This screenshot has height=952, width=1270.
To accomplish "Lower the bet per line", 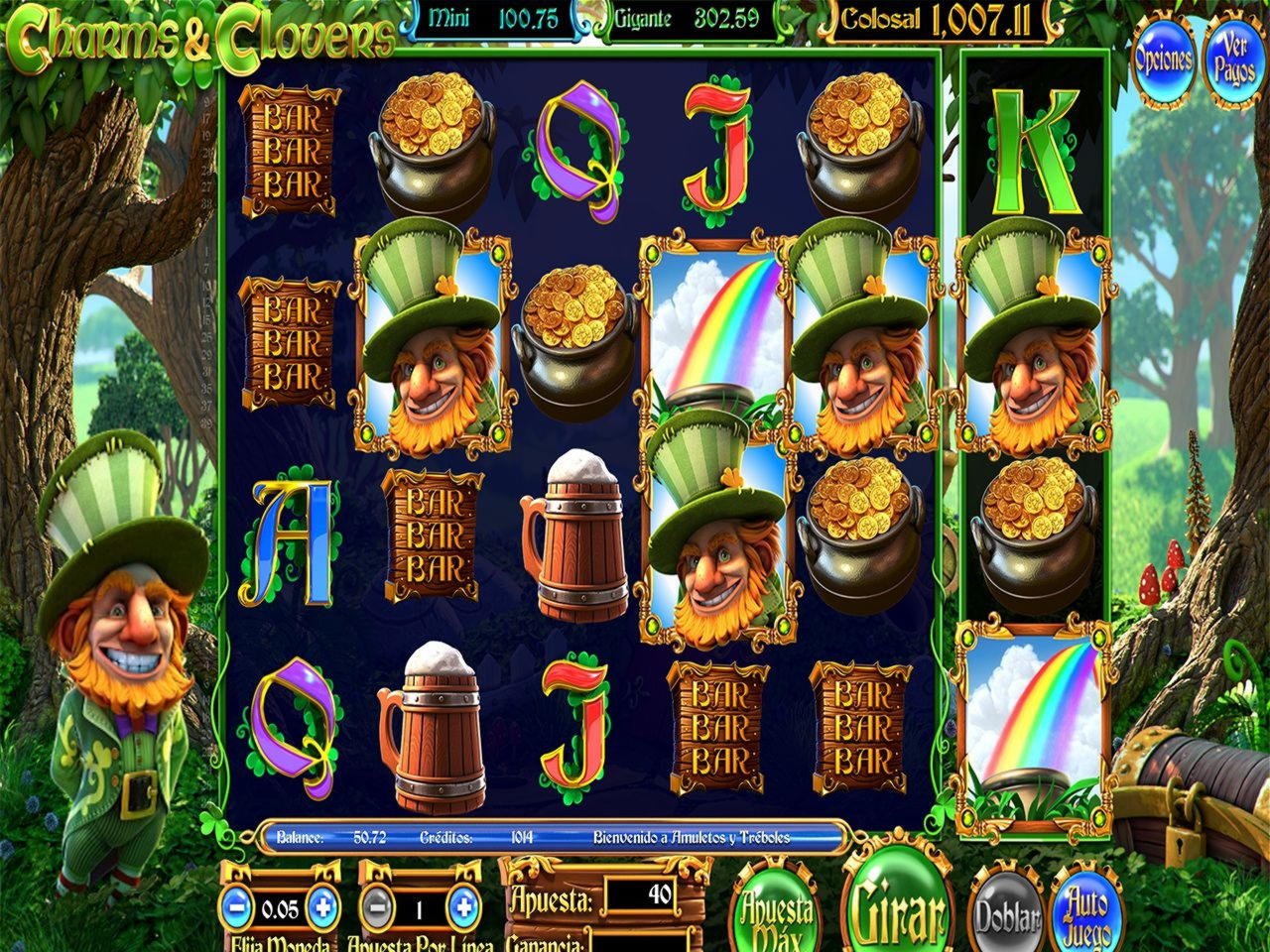I will coord(373,905).
